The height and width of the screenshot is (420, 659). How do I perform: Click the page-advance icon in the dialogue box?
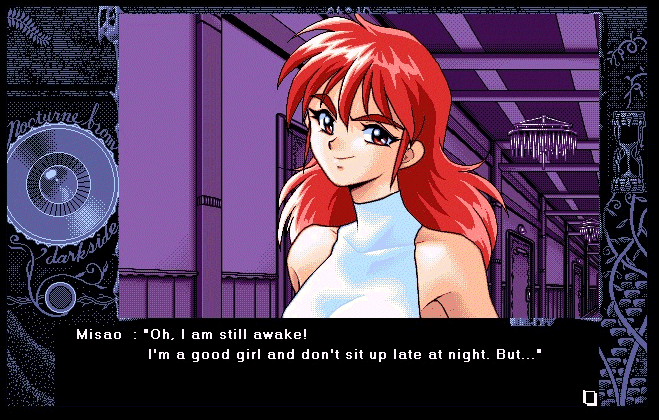click(x=590, y=397)
